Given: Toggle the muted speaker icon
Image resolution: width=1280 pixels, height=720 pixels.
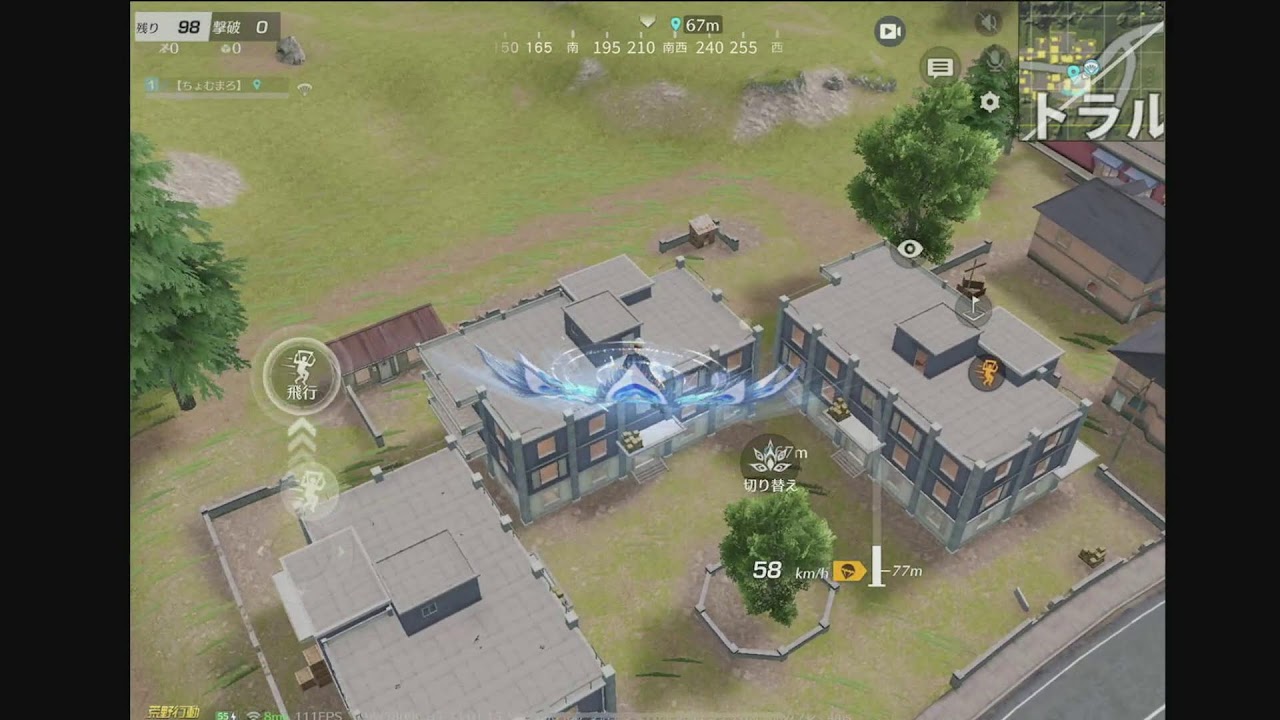Looking at the screenshot, I should (988, 22).
